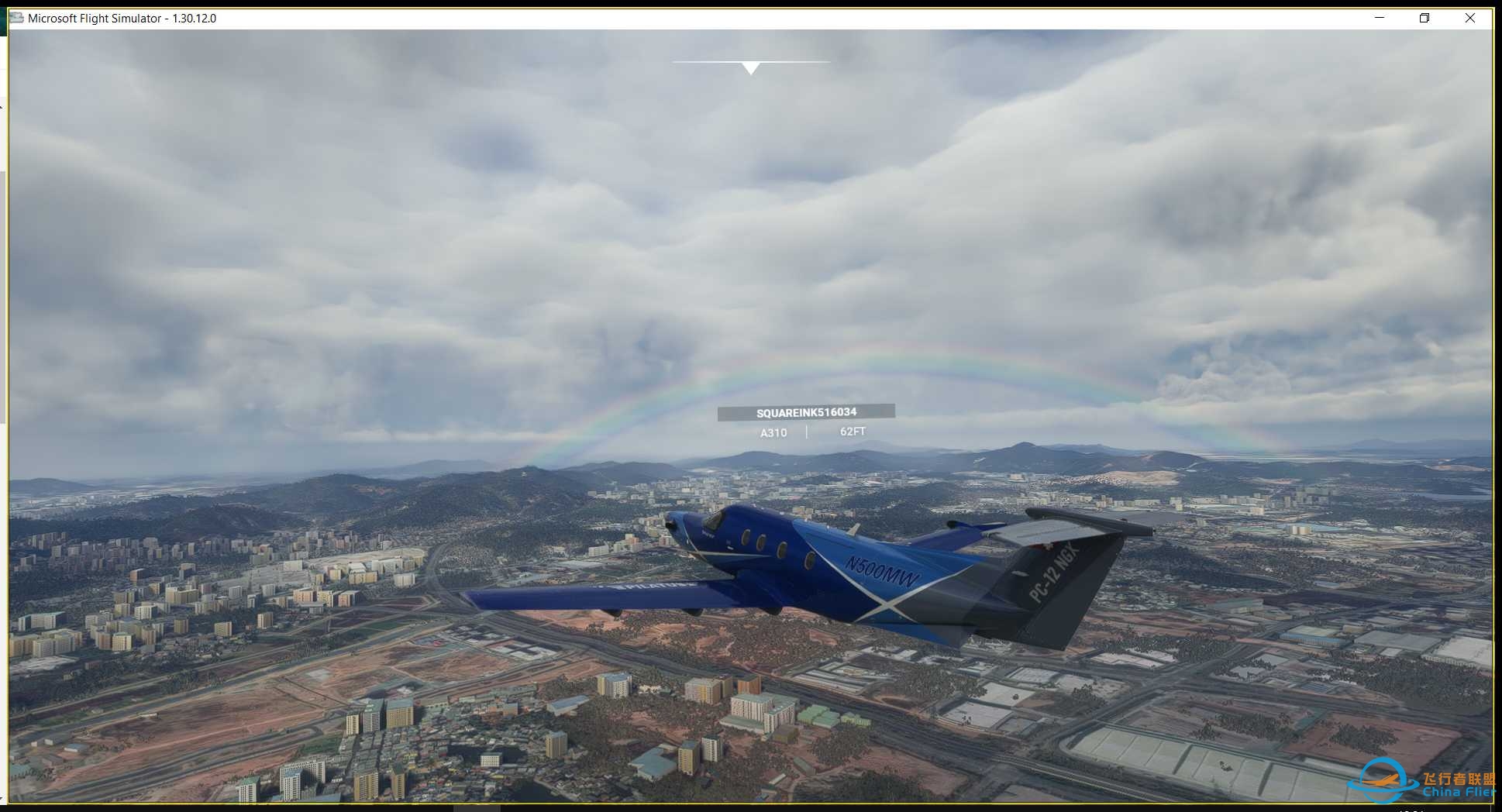The width and height of the screenshot is (1502, 812).
Task: Close the Microsoft Flight Simulator window
Action: [1469, 18]
